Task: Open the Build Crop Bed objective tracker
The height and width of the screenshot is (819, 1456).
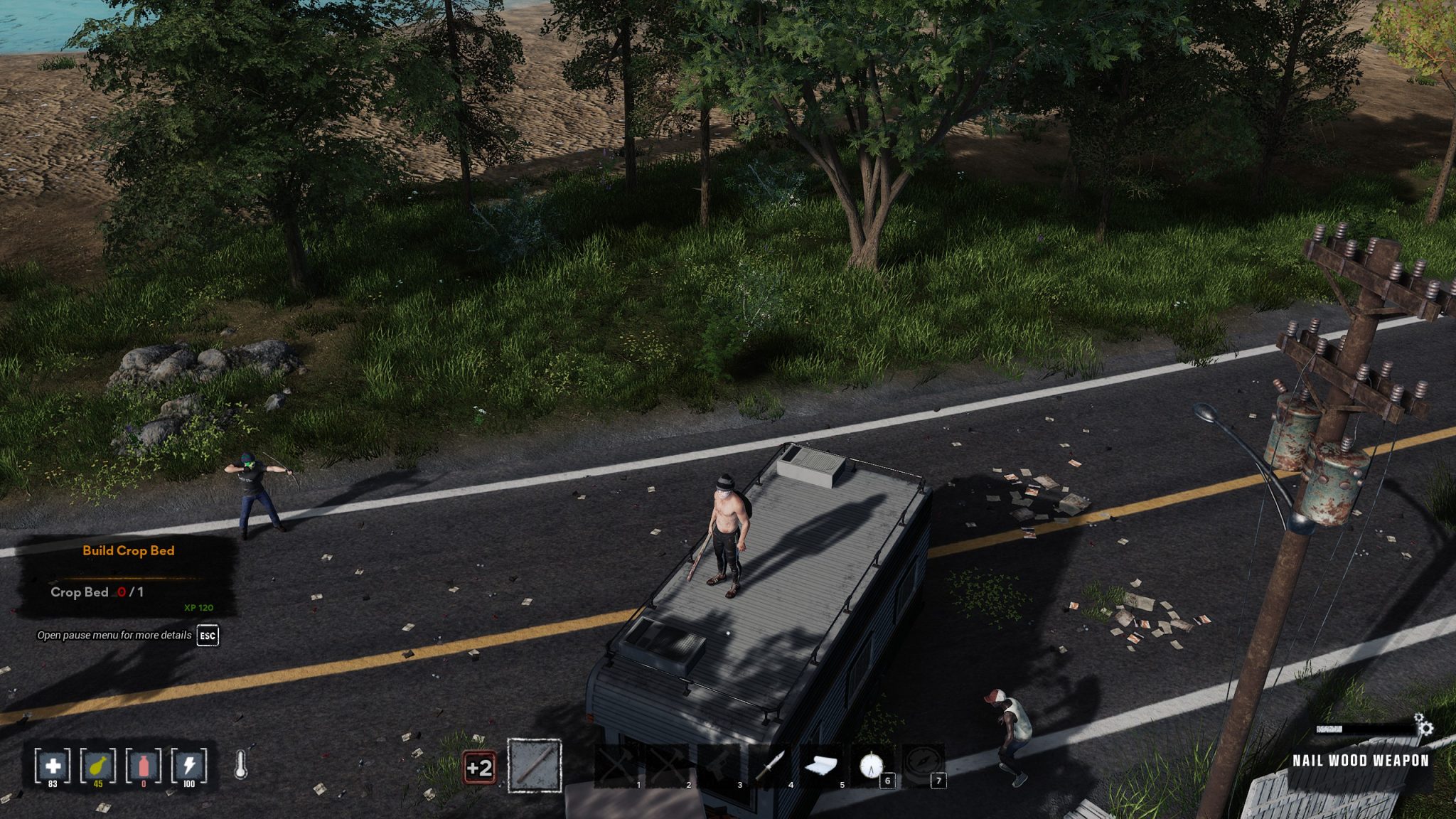Action: click(128, 551)
